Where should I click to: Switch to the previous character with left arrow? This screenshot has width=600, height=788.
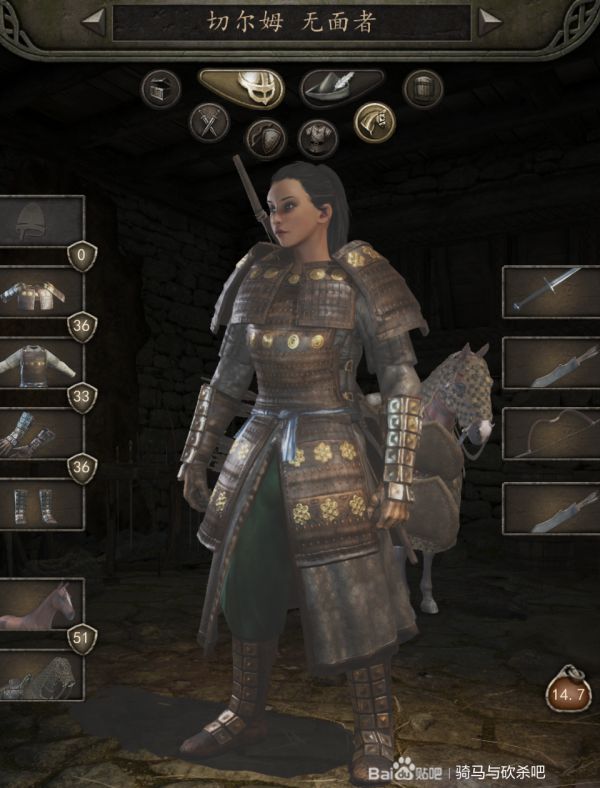point(94,22)
